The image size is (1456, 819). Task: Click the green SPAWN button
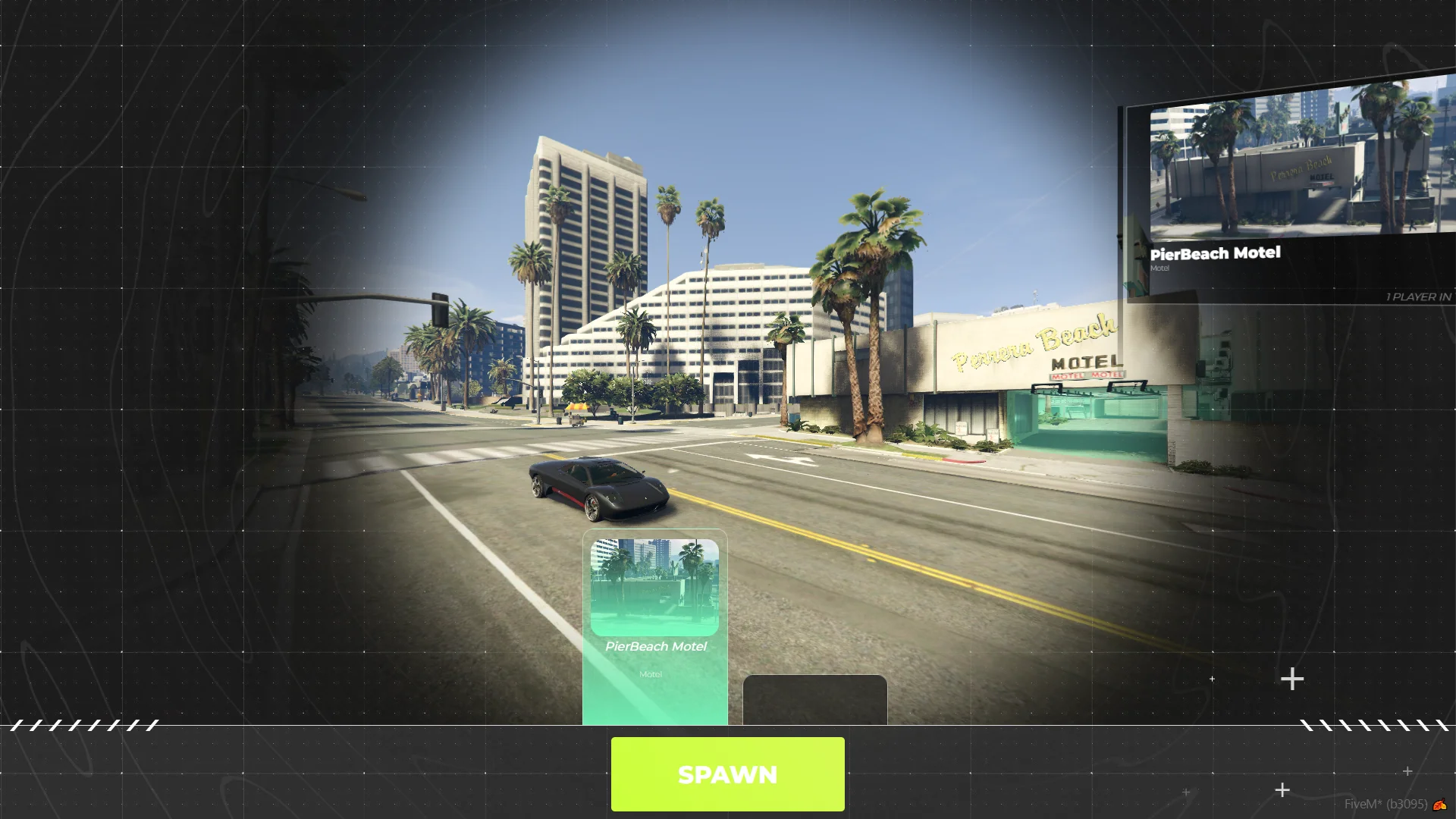click(727, 773)
